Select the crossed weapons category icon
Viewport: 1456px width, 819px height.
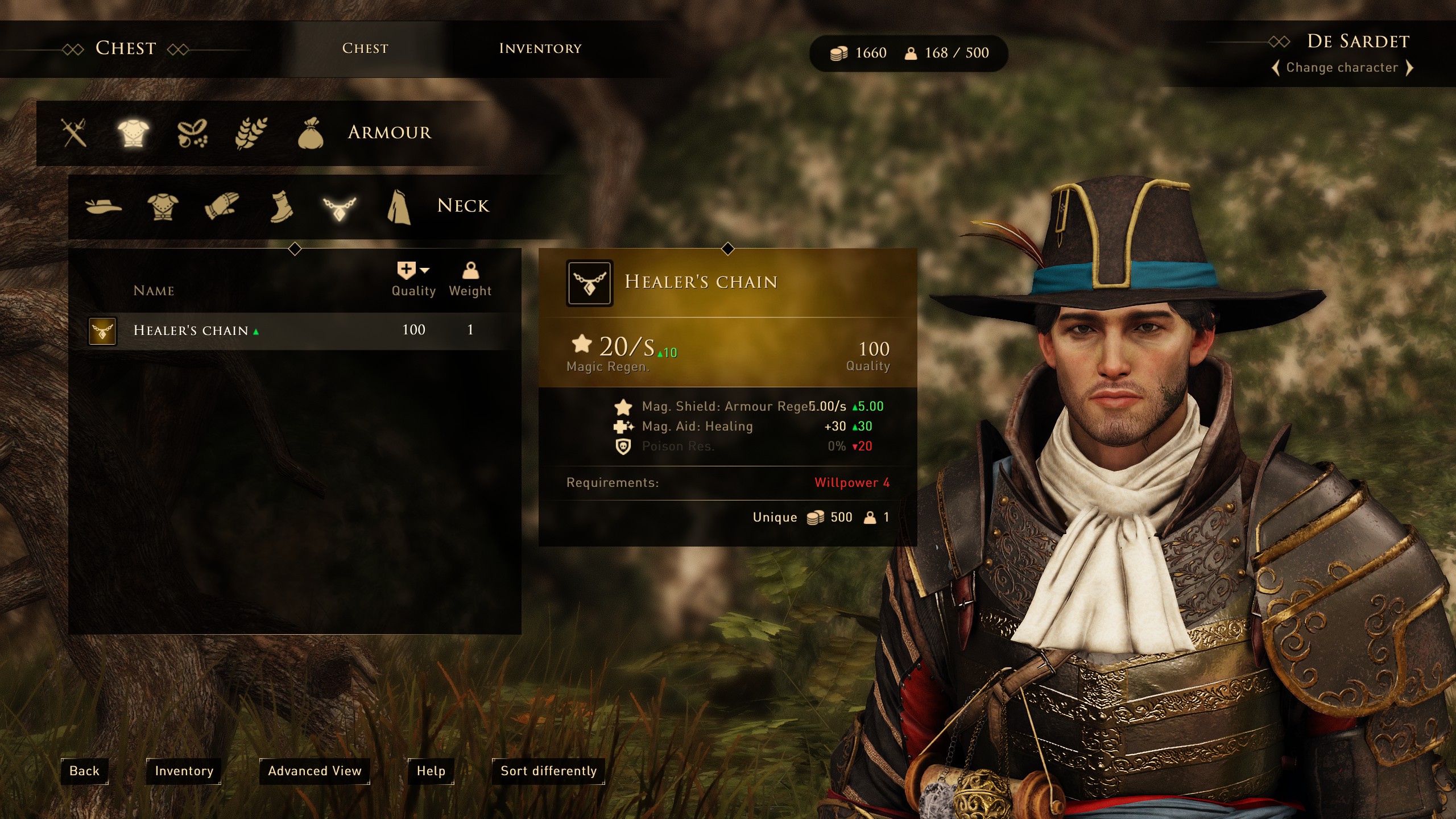[x=75, y=133]
